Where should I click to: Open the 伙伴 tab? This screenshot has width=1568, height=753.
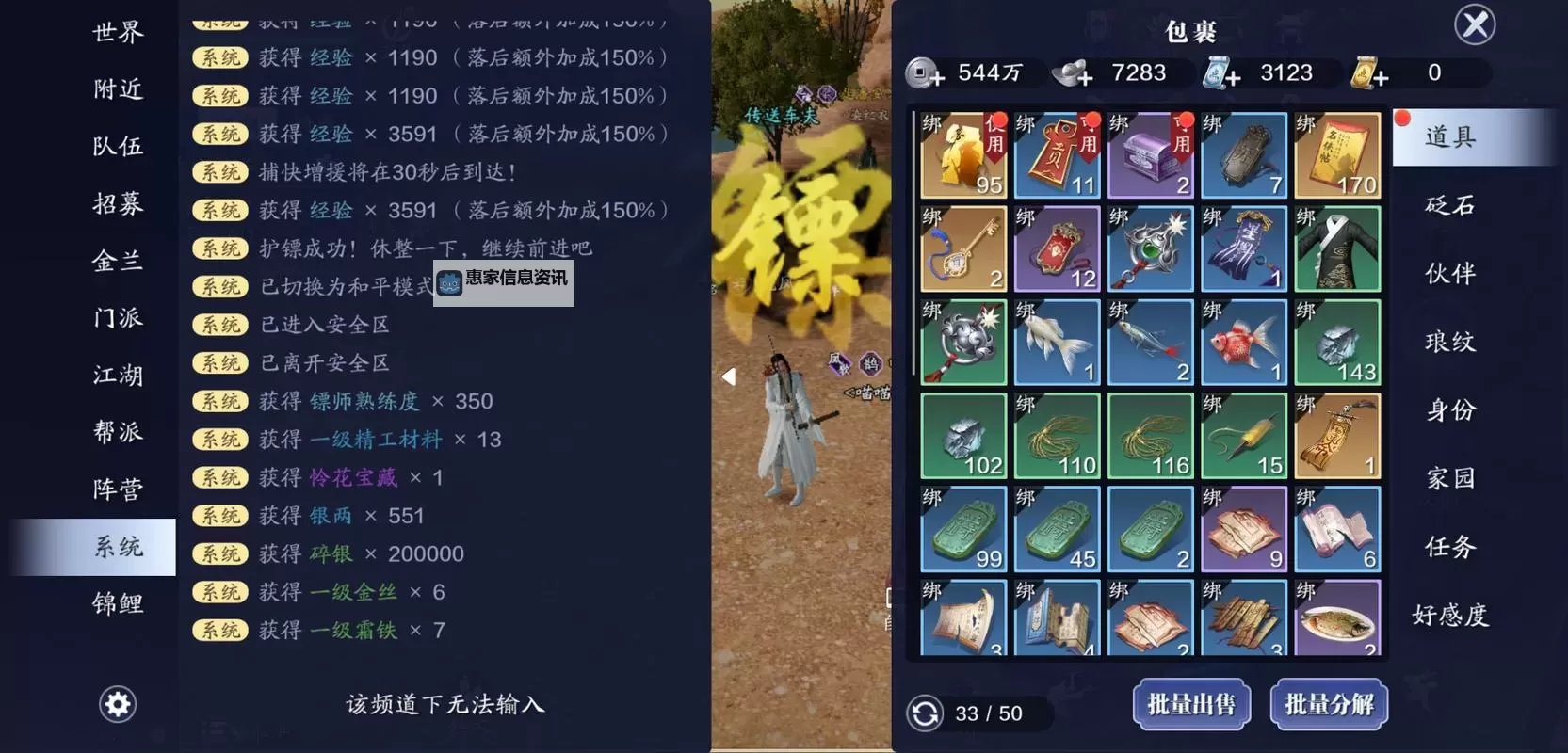click(x=1450, y=273)
